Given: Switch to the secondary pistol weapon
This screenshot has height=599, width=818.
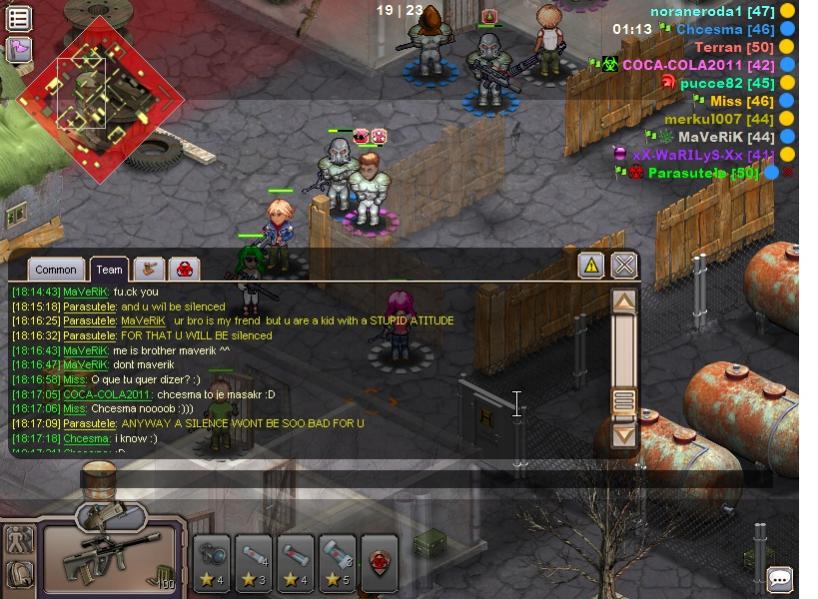Looking at the screenshot, I should tap(112, 515).
